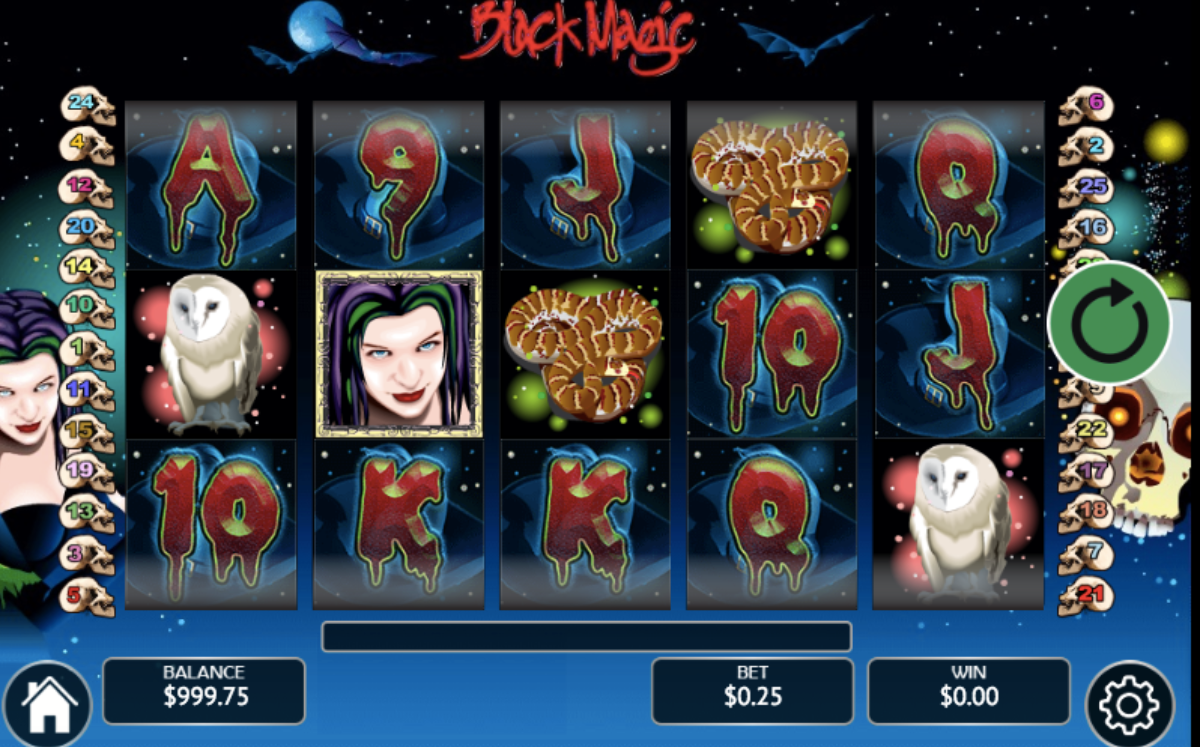Select payline skull number 5
The image size is (1200, 747).
[x=87, y=597]
